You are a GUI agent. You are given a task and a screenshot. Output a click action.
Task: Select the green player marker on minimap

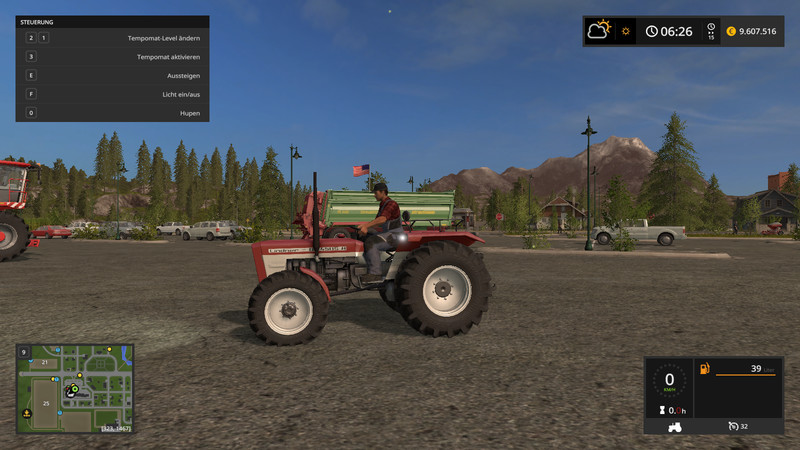click(73, 388)
